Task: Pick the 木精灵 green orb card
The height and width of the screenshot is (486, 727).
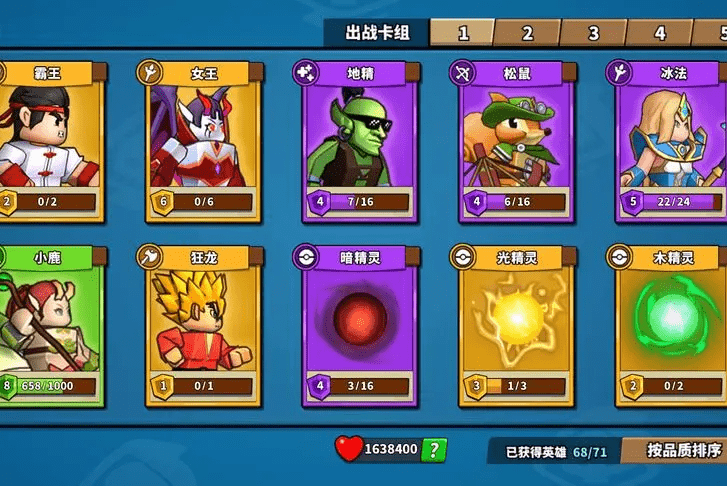Action: click(666, 326)
